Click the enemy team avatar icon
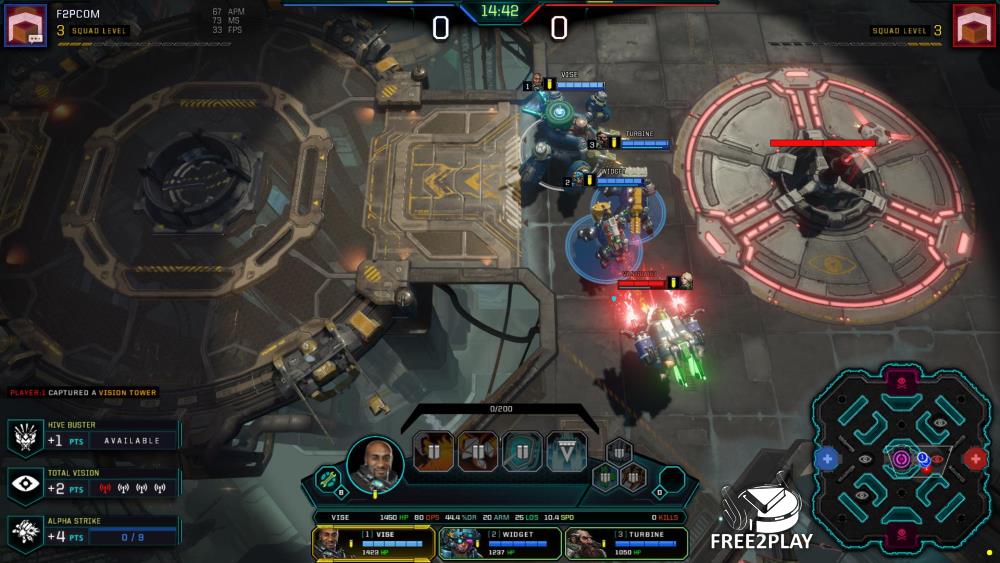Viewport: 1000px width, 563px height. tap(974, 25)
